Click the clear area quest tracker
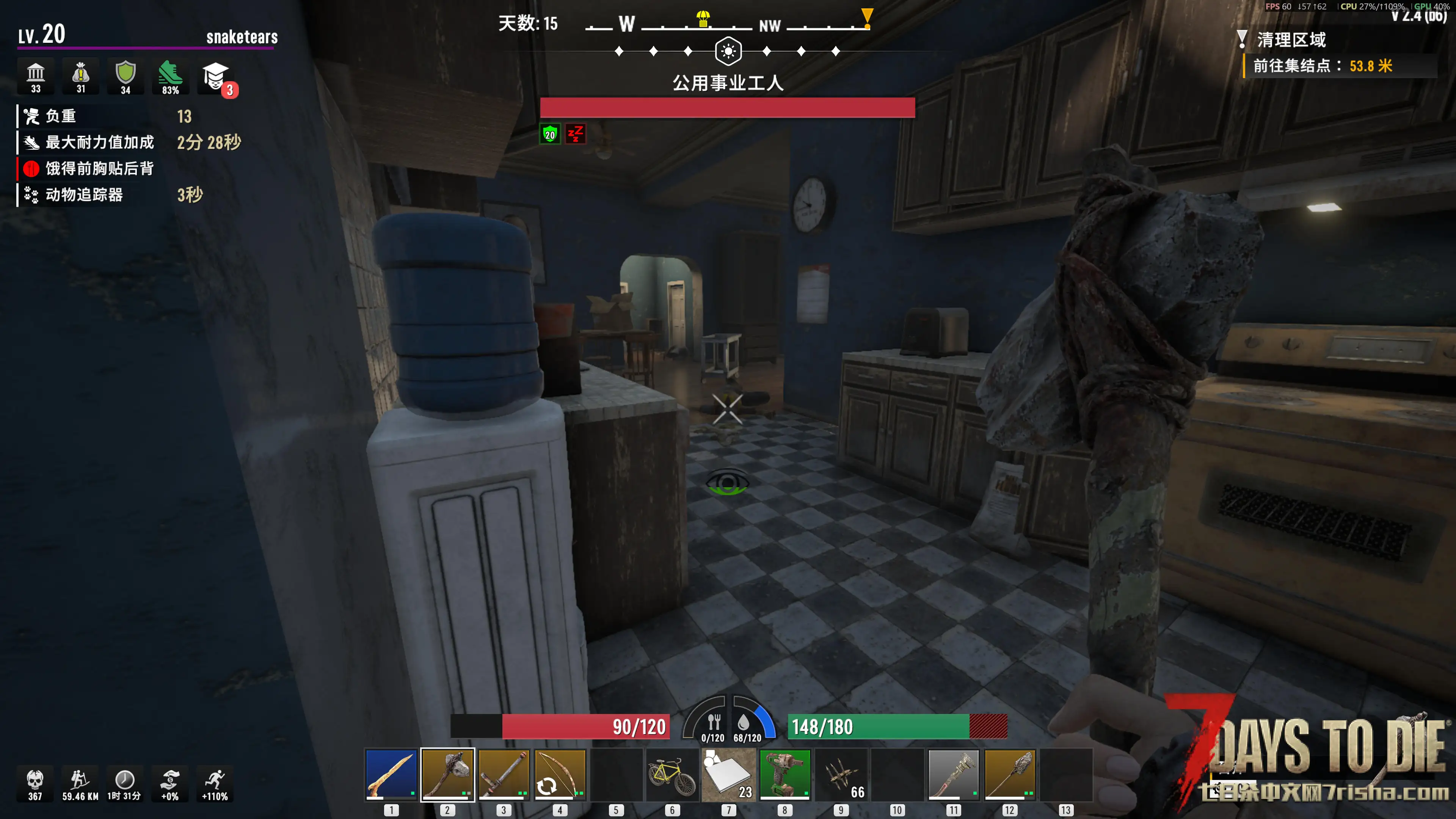Viewport: 1456px width, 819px height. coord(1291,39)
